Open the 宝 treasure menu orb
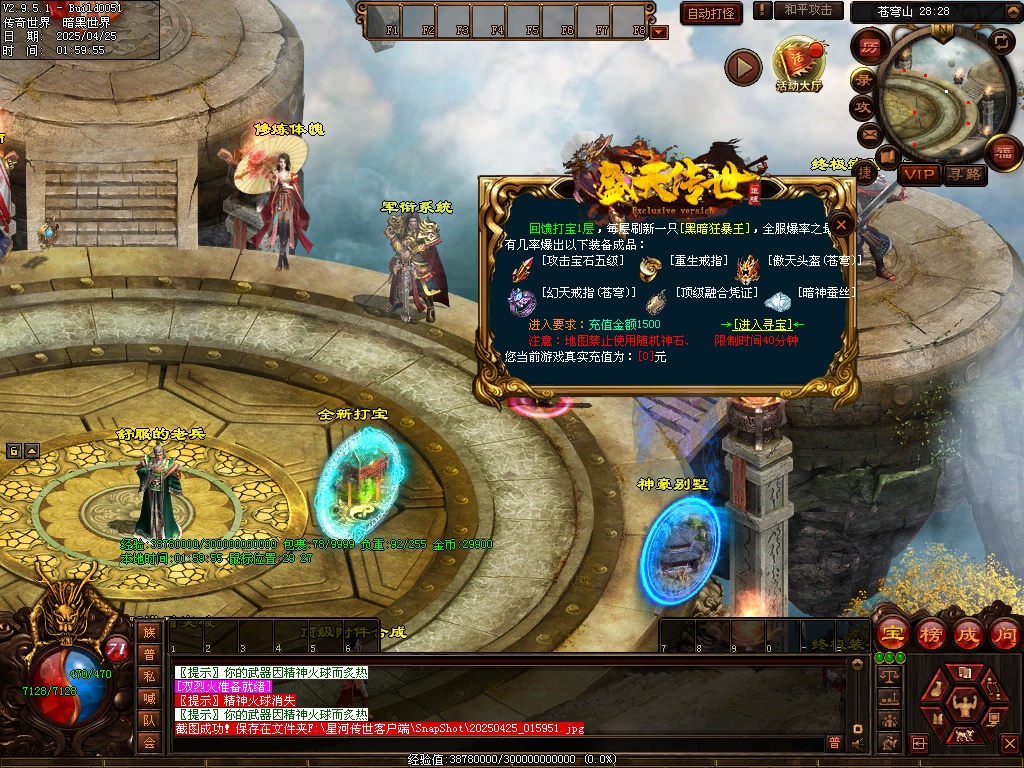The image size is (1024, 768). [892, 634]
